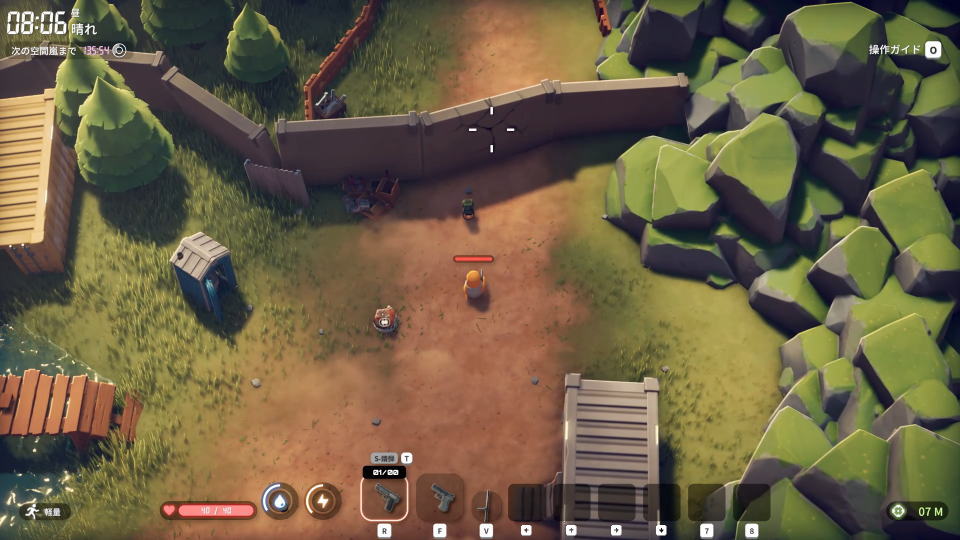Open the 操作ガイド controls guide
The height and width of the screenshot is (540, 960).
click(904, 49)
